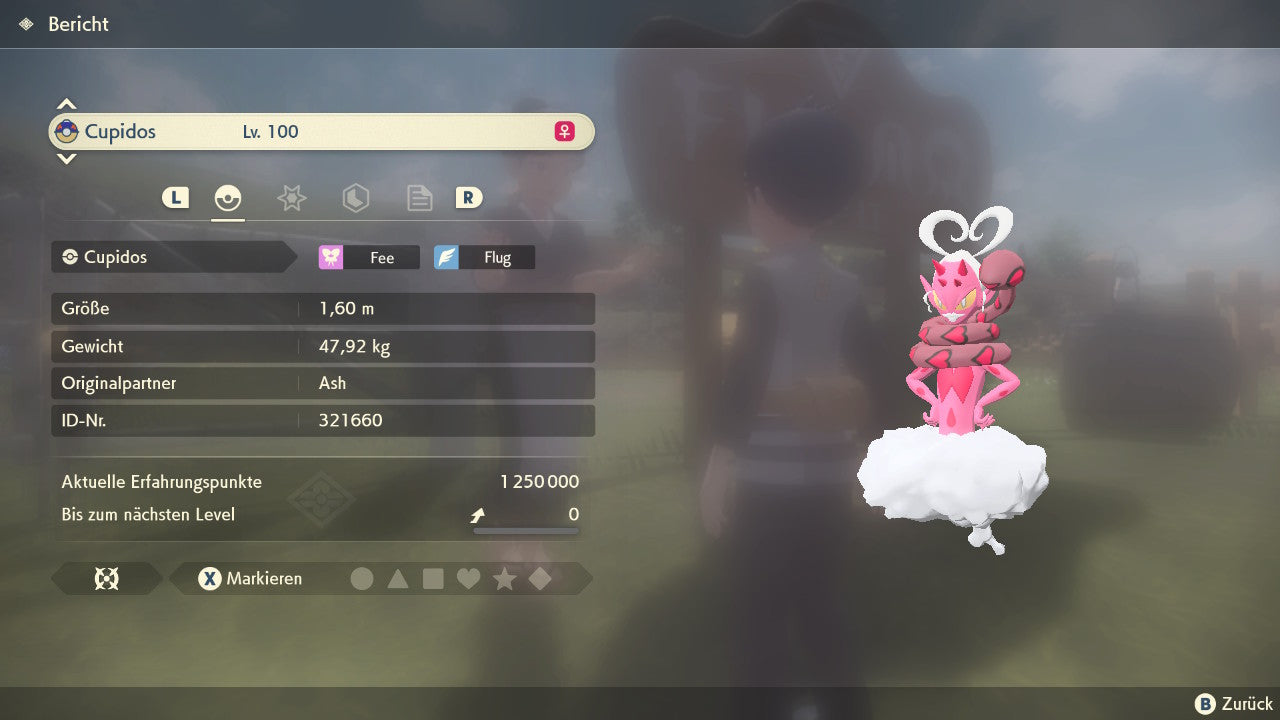Select the Originalpartner Ash row
Screen dimensions: 1280x720
coord(322,383)
